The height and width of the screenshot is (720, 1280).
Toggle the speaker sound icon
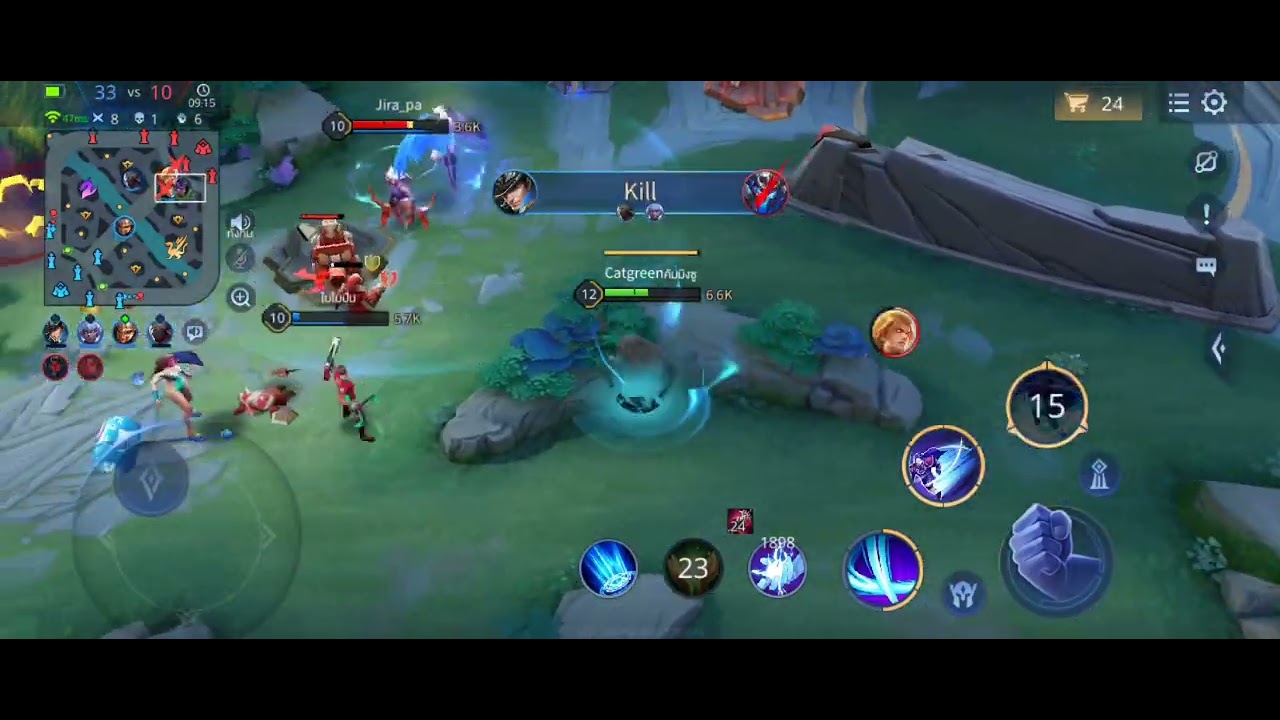(240, 223)
